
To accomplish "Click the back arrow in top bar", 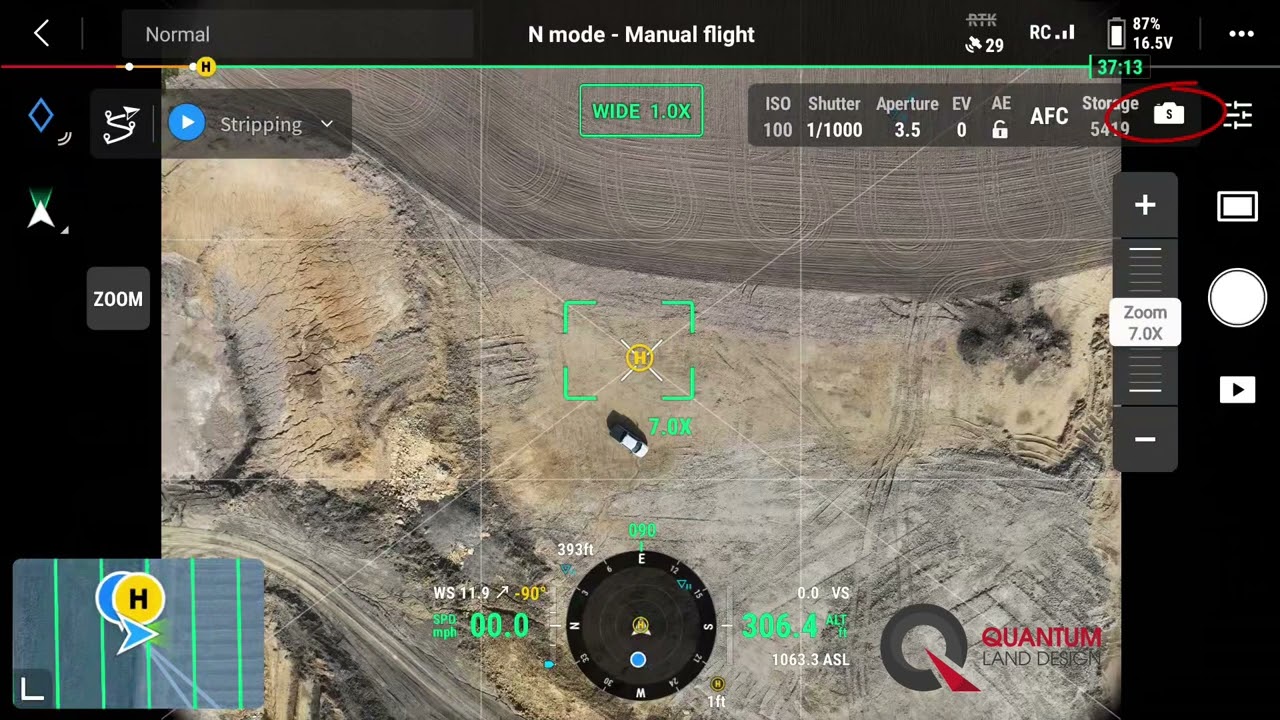I will (40, 33).
